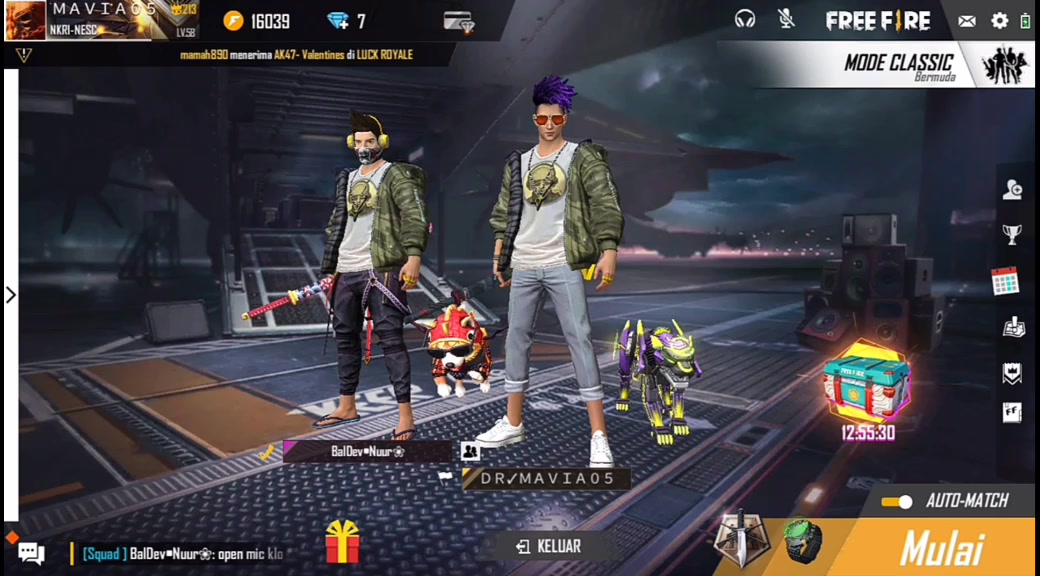Image resolution: width=1040 pixels, height=576 pixels.
Task: Leave the squad via KELUAR button
Action: 548,546
